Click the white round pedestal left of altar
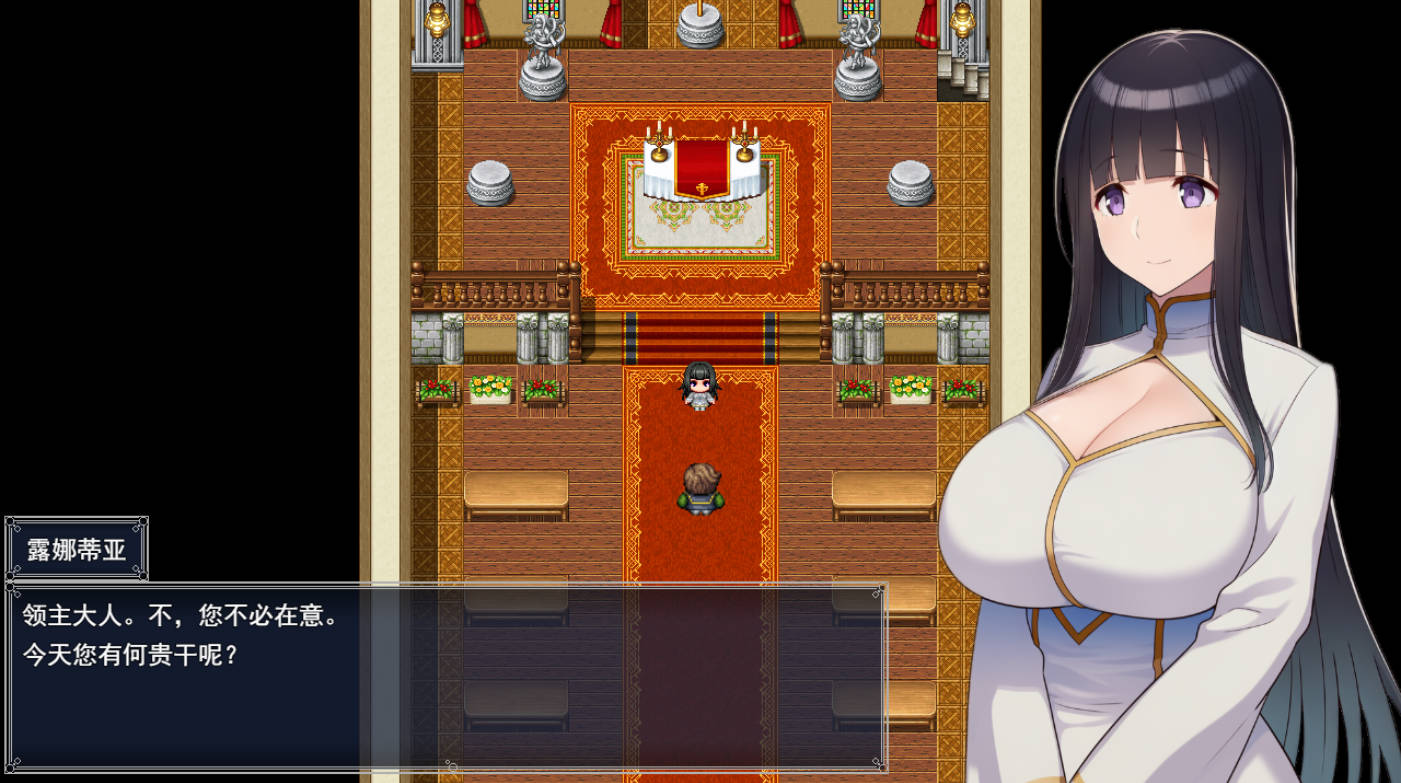 [492, 180]
